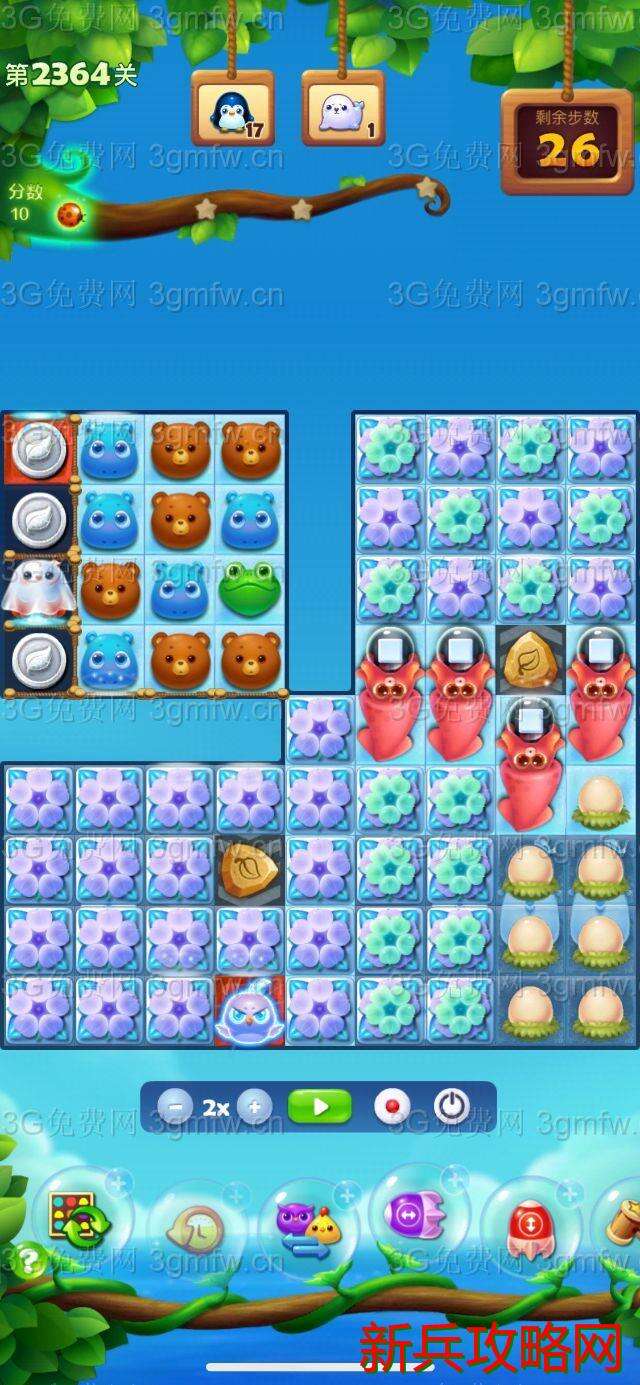
Task: Tap the white ghost tile
Action: point(38,590)
